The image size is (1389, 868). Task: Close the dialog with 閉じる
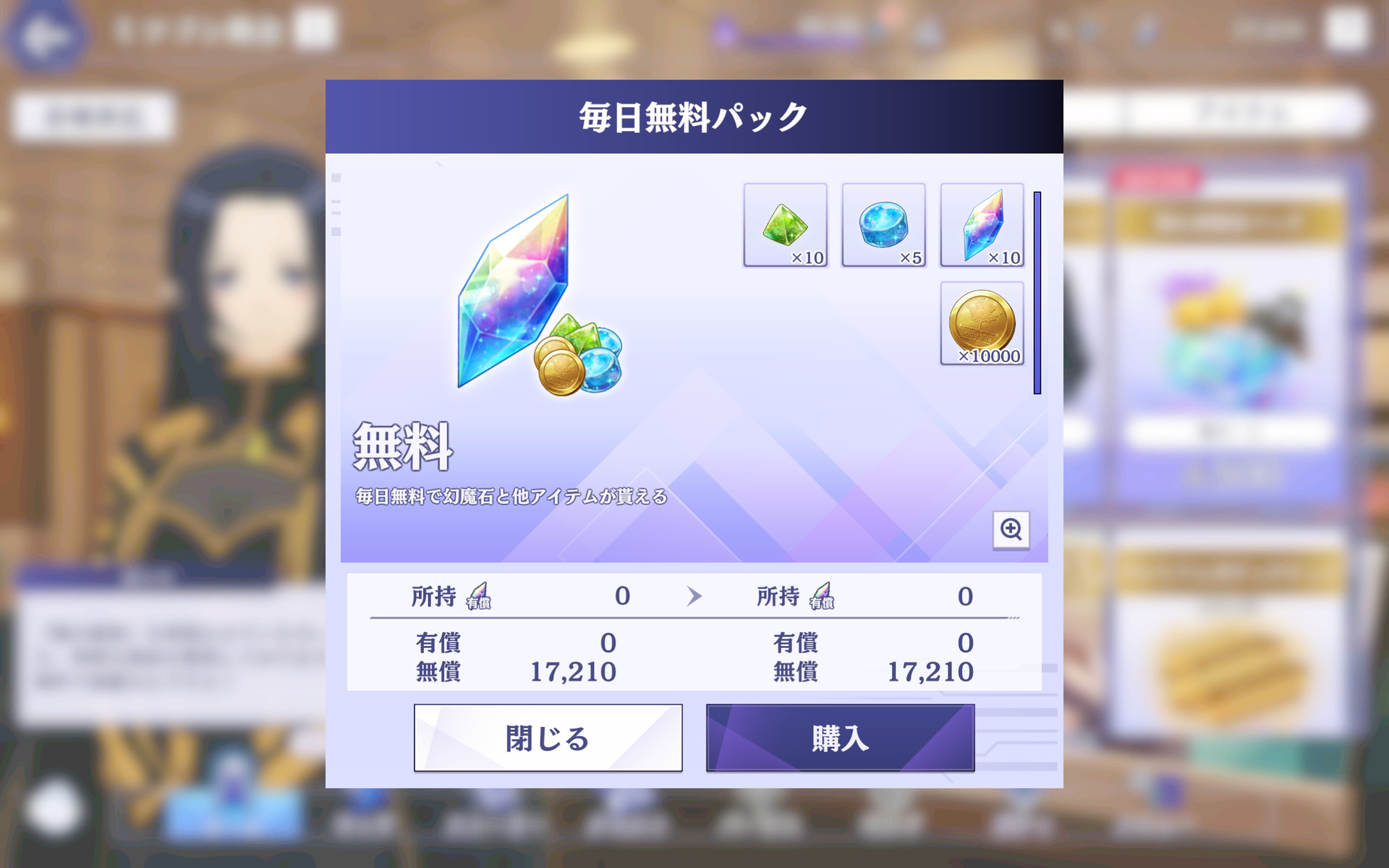tap(548, 738)
